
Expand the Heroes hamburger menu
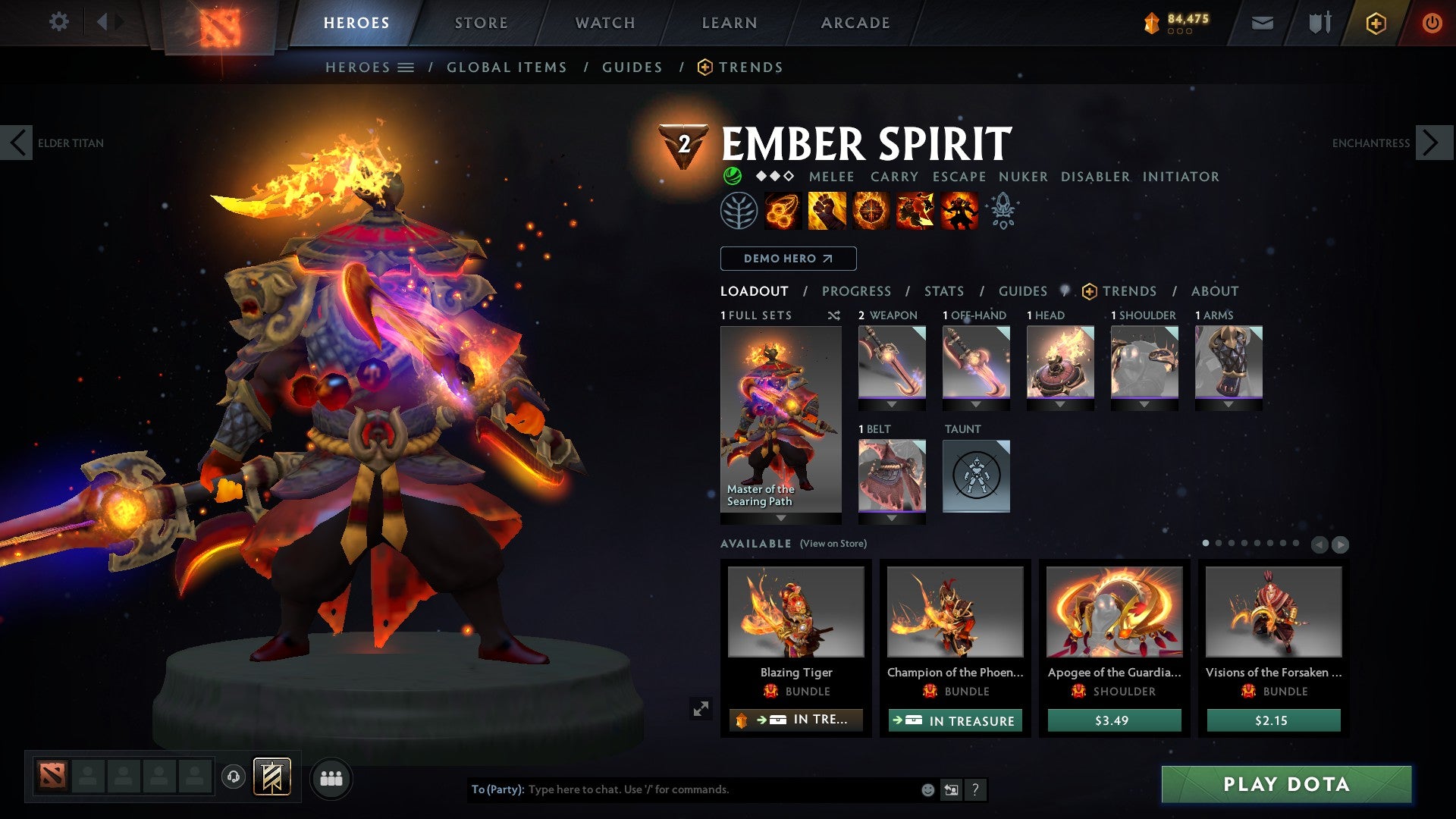click(x=406, y=67)
